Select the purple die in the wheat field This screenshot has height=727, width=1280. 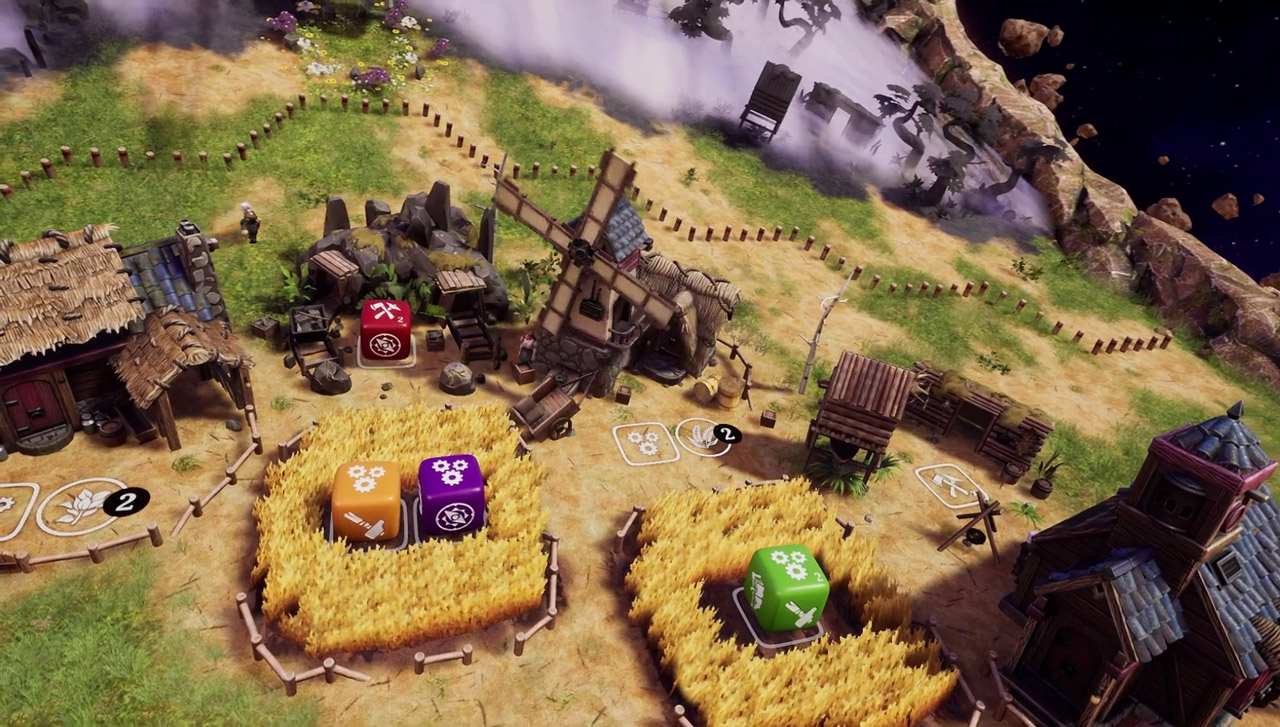[451, 497]
